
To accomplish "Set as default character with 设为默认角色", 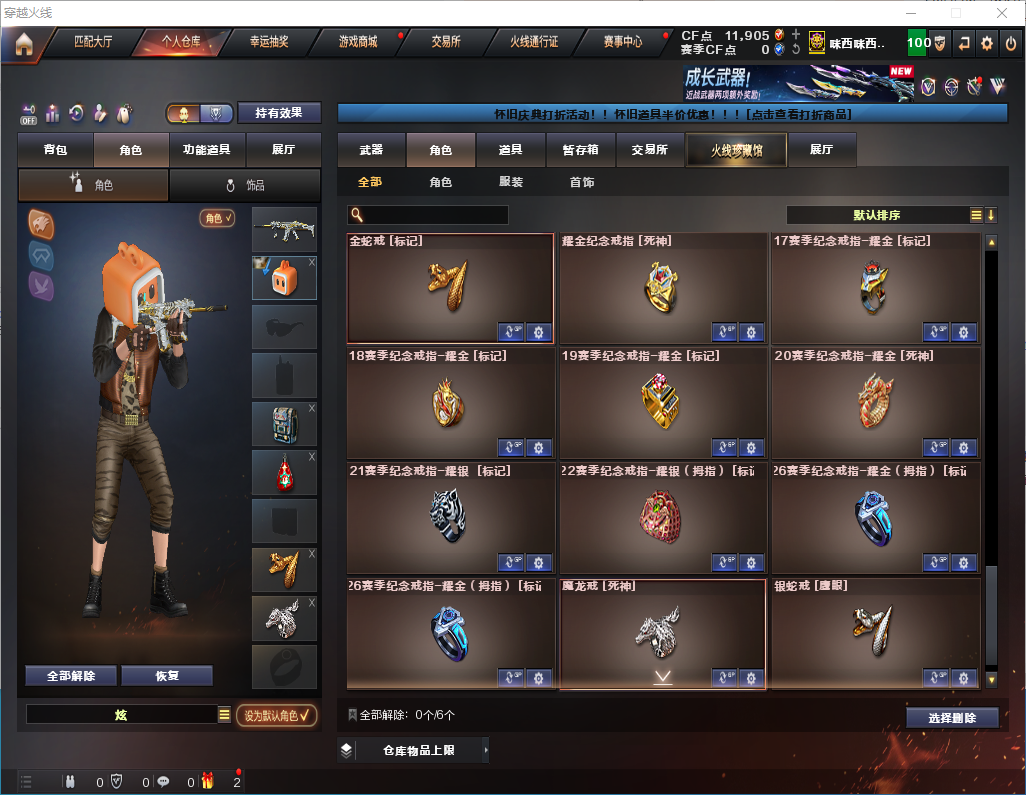I will (276, 715).
